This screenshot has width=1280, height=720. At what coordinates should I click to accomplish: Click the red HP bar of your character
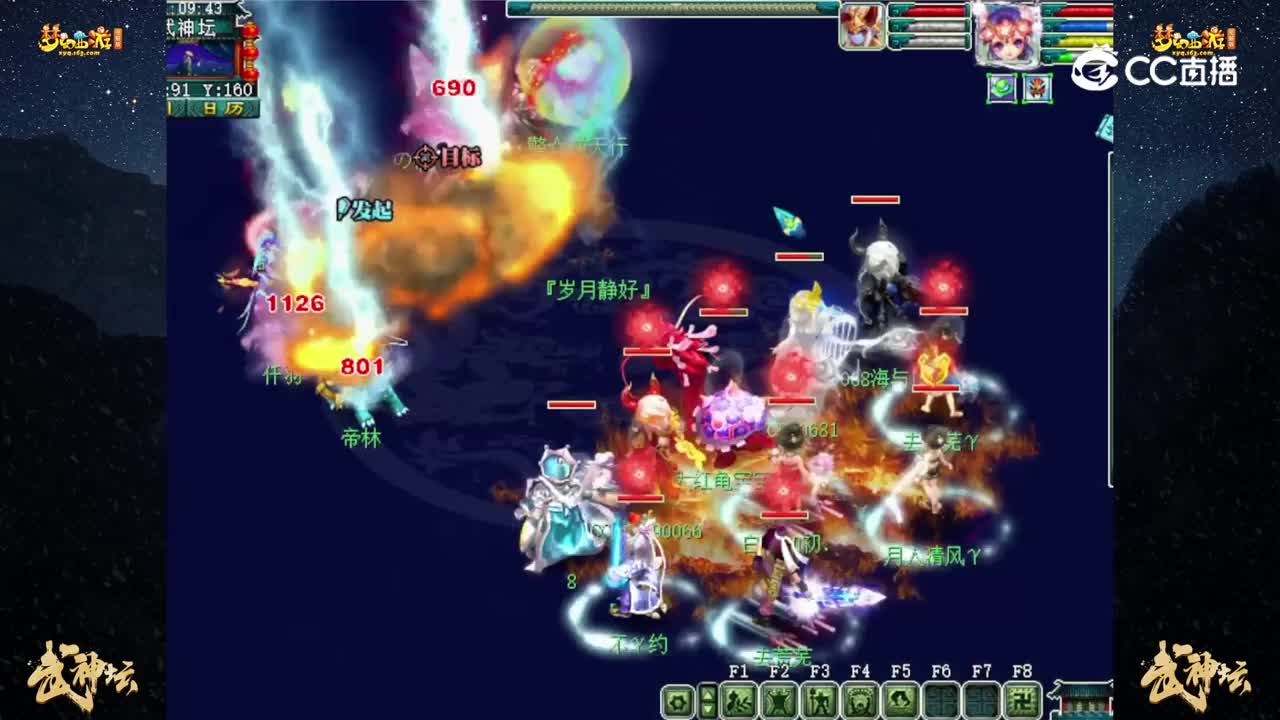point(1085,9)
